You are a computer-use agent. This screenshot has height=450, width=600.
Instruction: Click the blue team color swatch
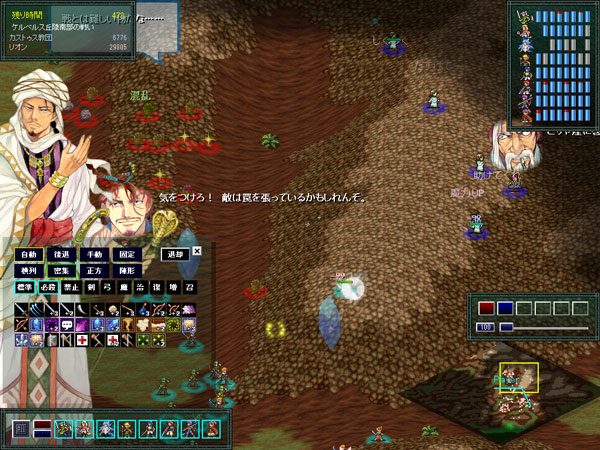(505, 308)
